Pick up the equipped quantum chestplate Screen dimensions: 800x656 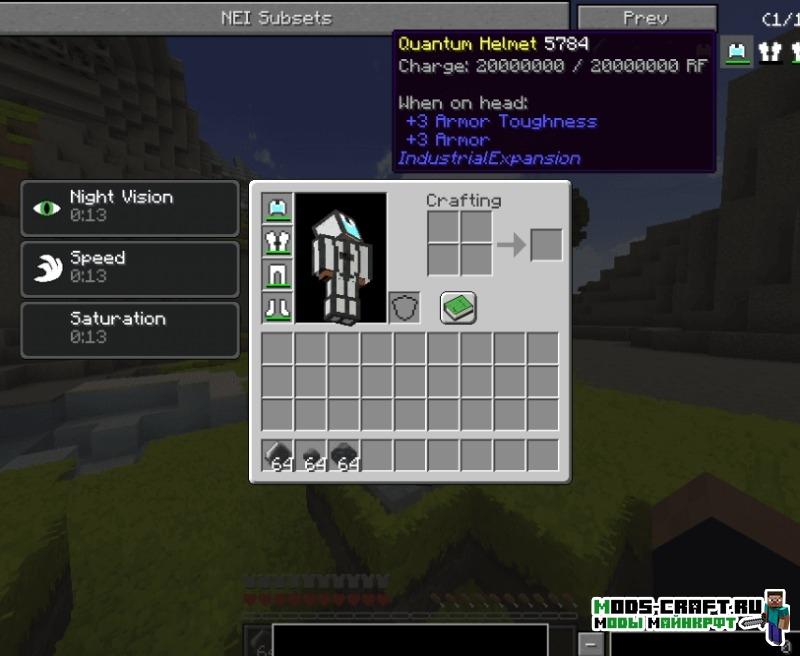click(x=277, y=241)
